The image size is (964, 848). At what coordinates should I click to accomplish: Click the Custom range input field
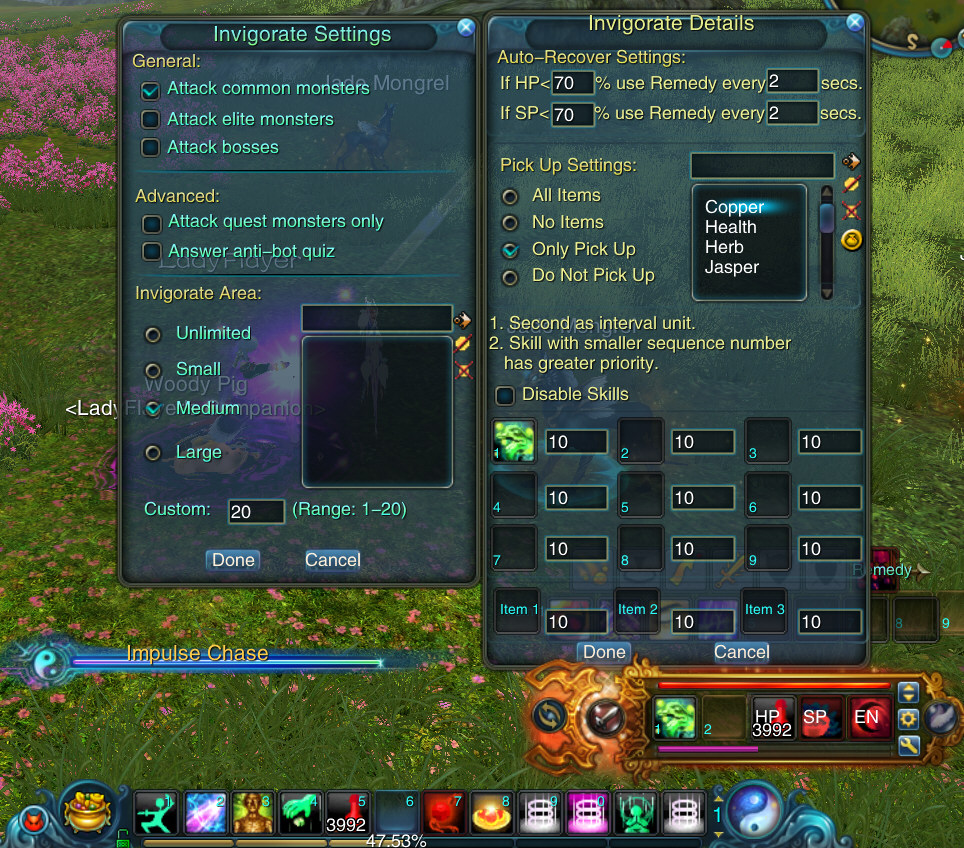256,512
